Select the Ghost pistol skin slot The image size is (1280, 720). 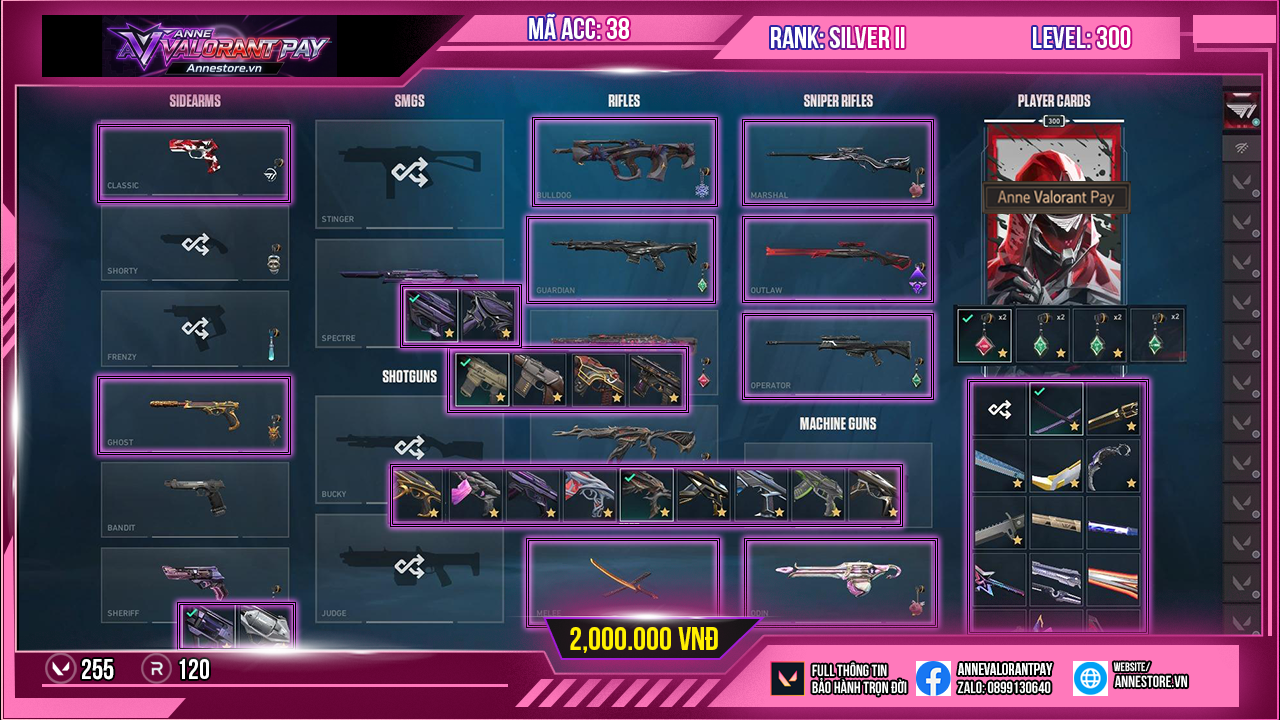pyautogui.click(x=194, y=414)
